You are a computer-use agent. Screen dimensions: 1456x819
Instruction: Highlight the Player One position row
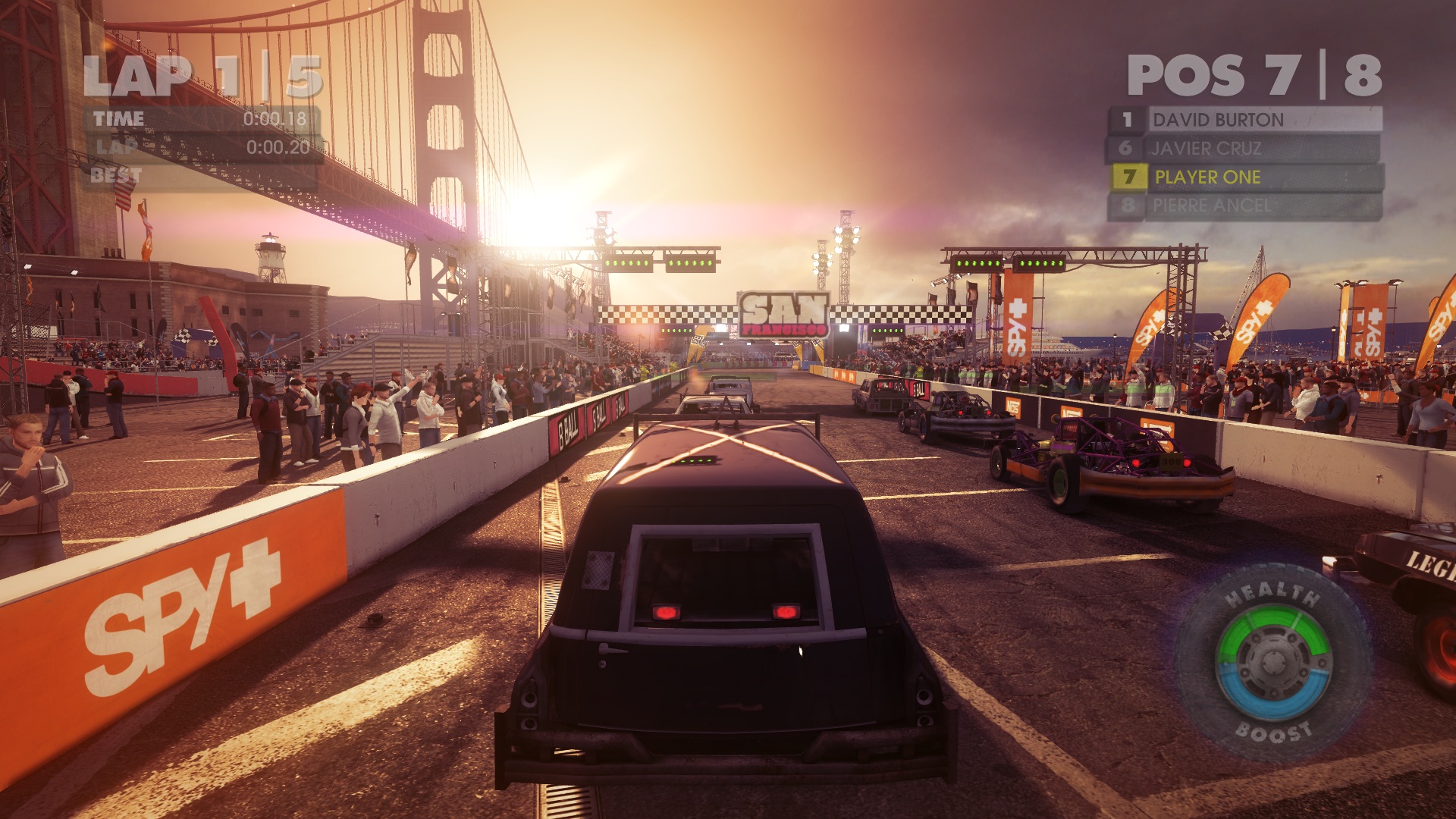click(x=1245, y=177)
